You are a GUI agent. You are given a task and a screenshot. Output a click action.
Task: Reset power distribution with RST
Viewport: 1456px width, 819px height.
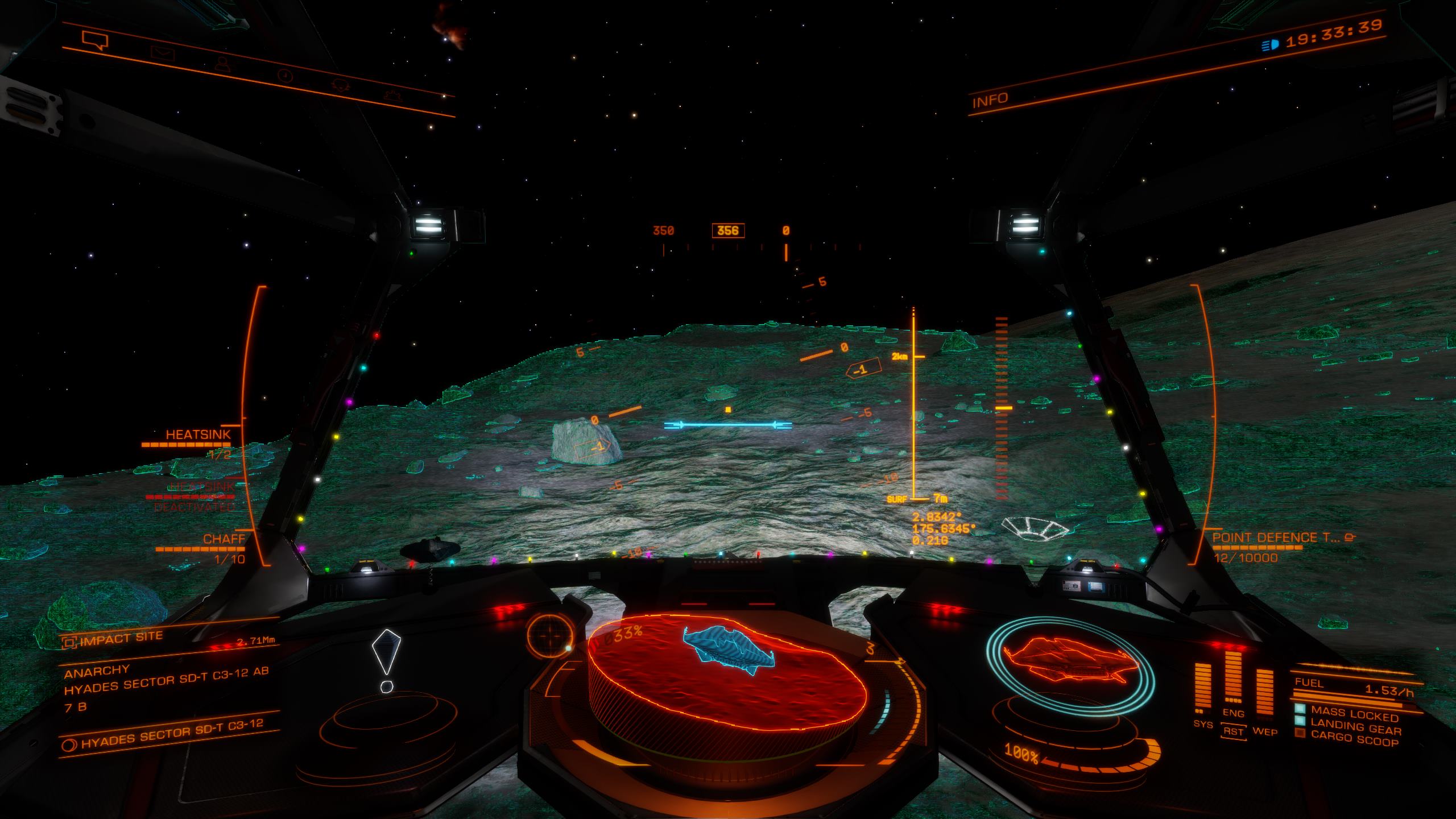(x=1233, y=731)
